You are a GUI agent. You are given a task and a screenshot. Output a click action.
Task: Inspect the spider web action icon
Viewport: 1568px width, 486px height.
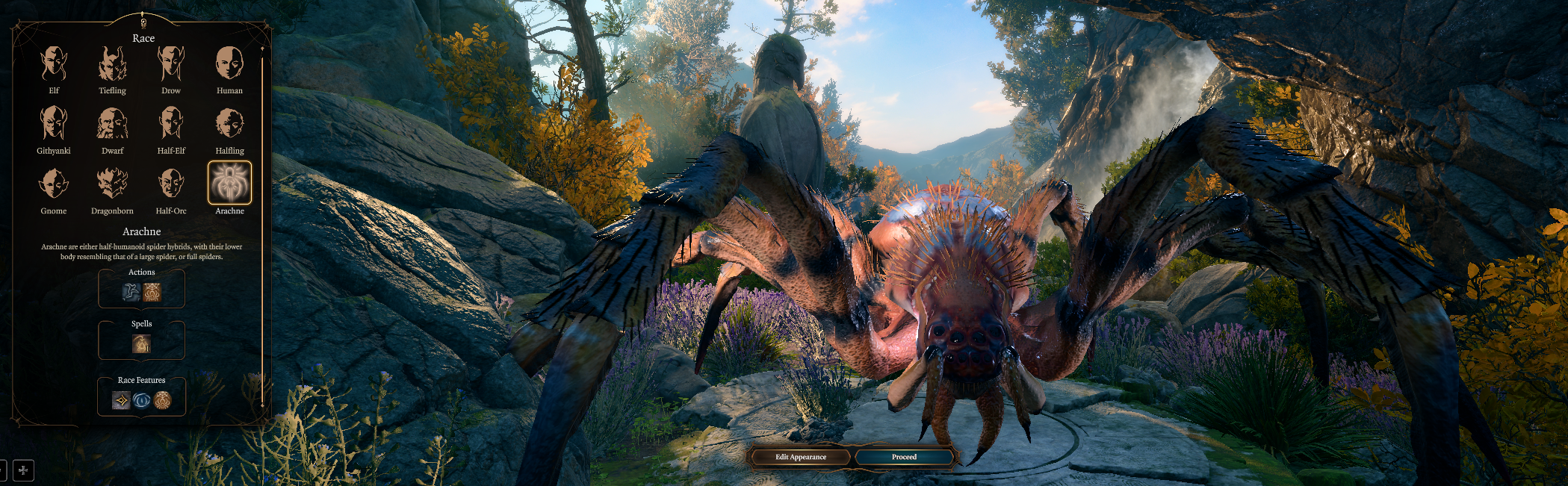coord(152,293)
